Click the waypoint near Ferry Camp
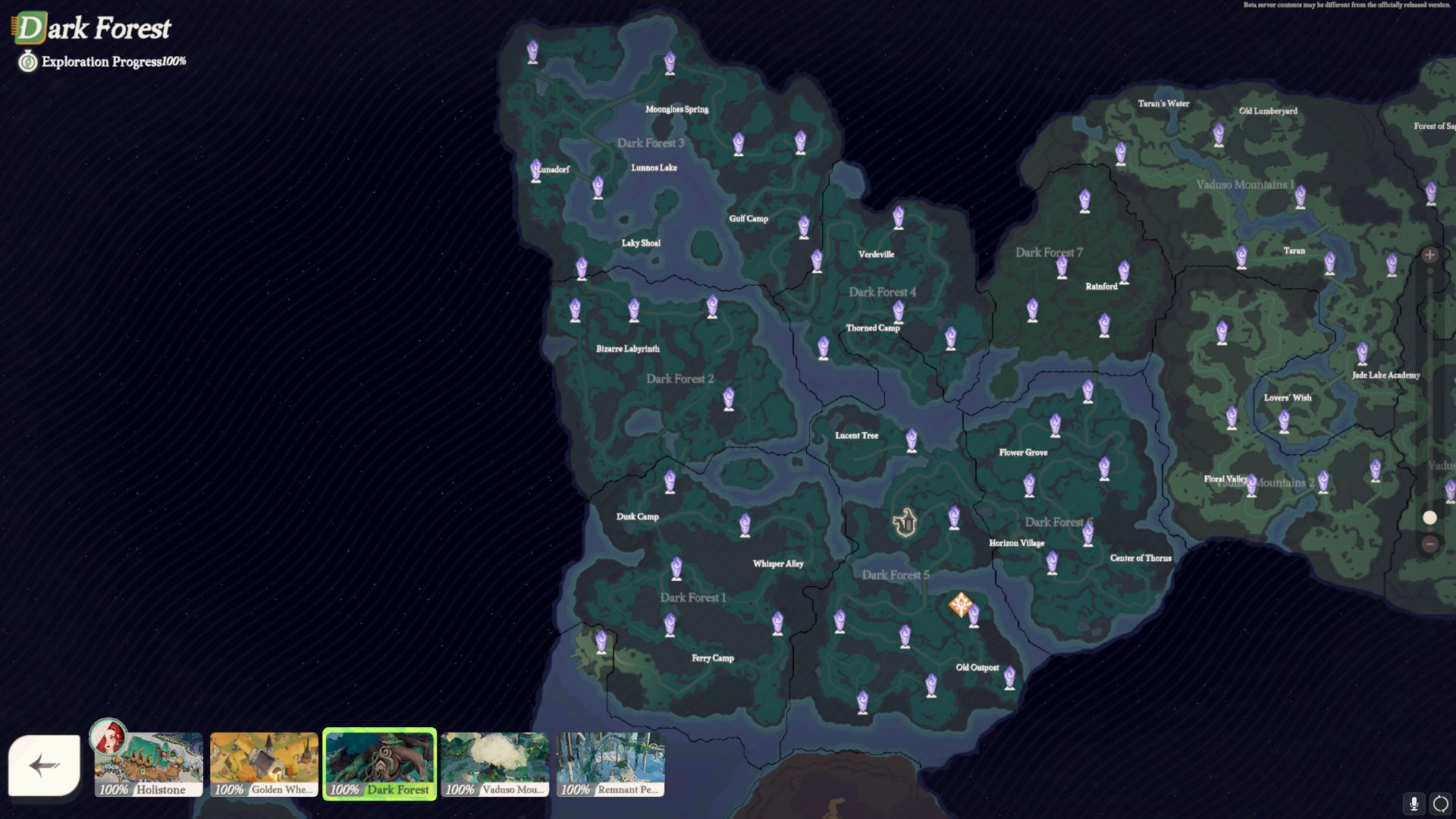Viewport: 1456px width, 819px height. (x=670, y=623)
